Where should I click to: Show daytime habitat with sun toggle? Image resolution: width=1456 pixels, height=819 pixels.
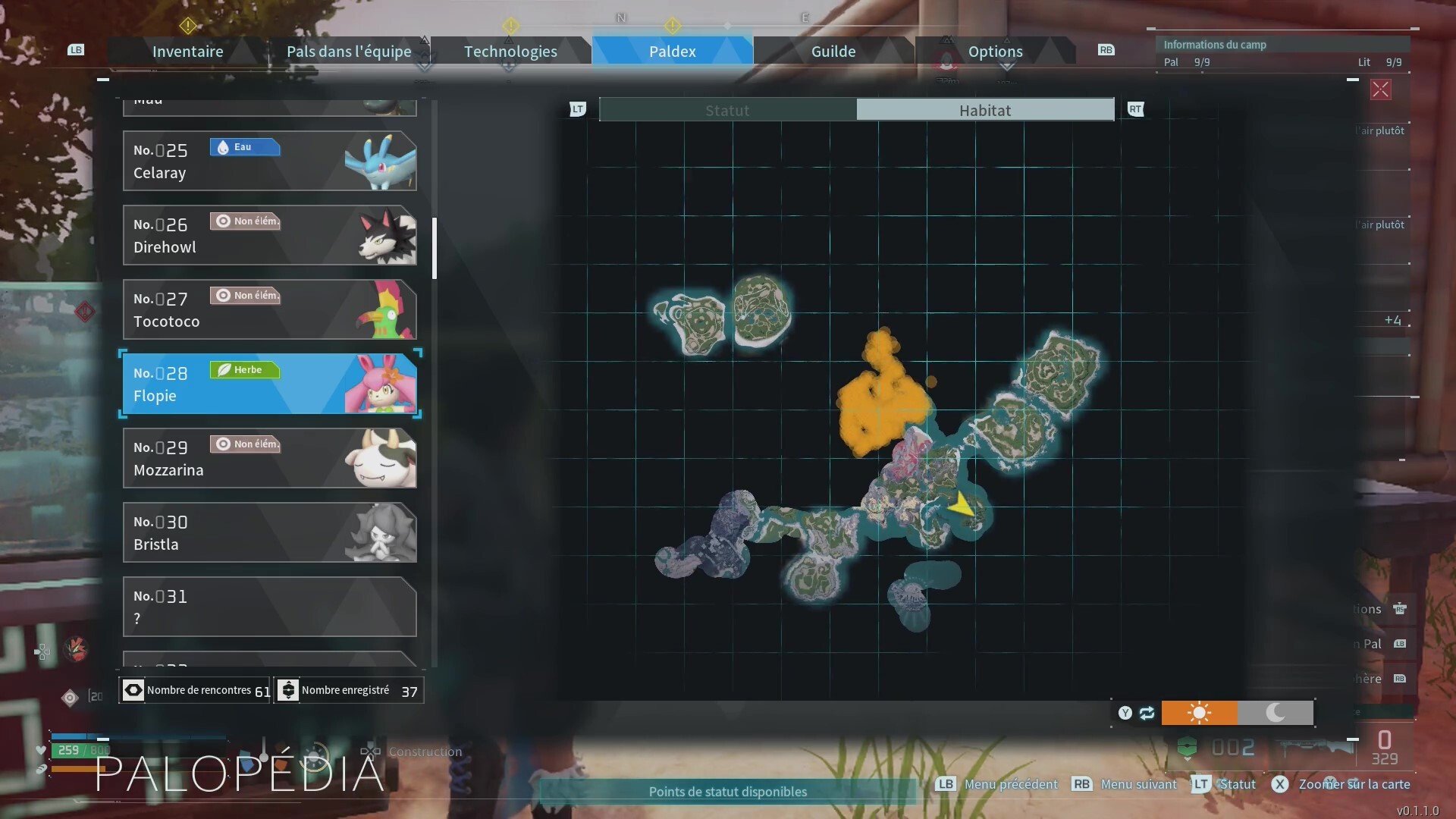click(1199, 713)
